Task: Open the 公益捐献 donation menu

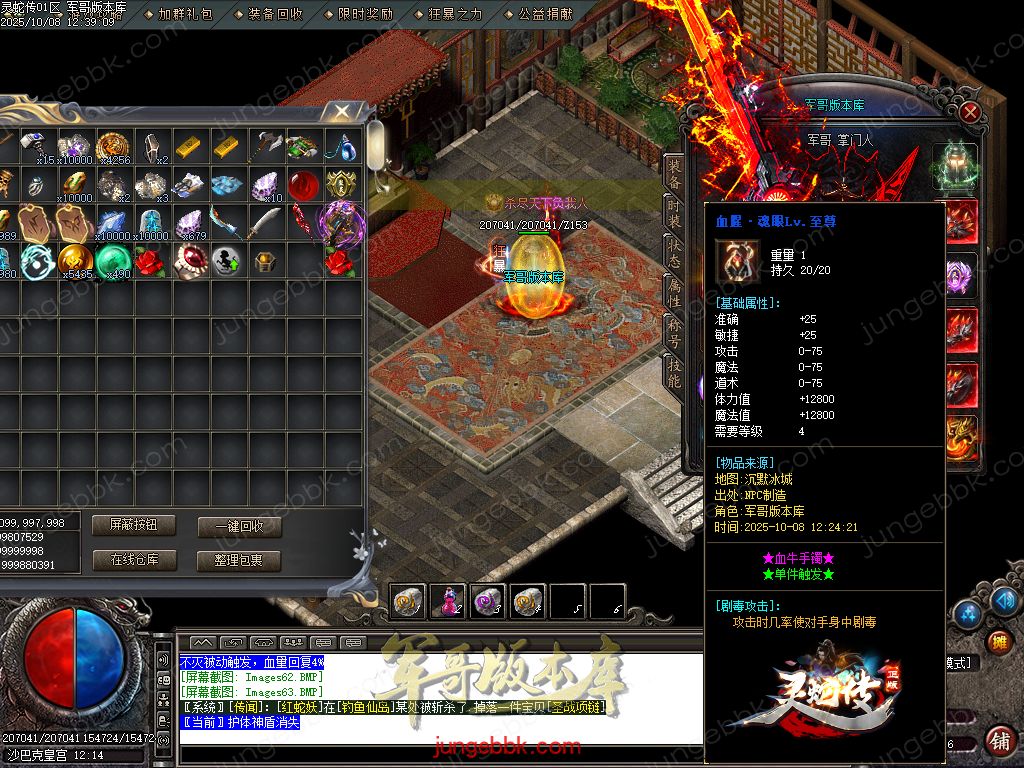Action: [x=545, y=14]
